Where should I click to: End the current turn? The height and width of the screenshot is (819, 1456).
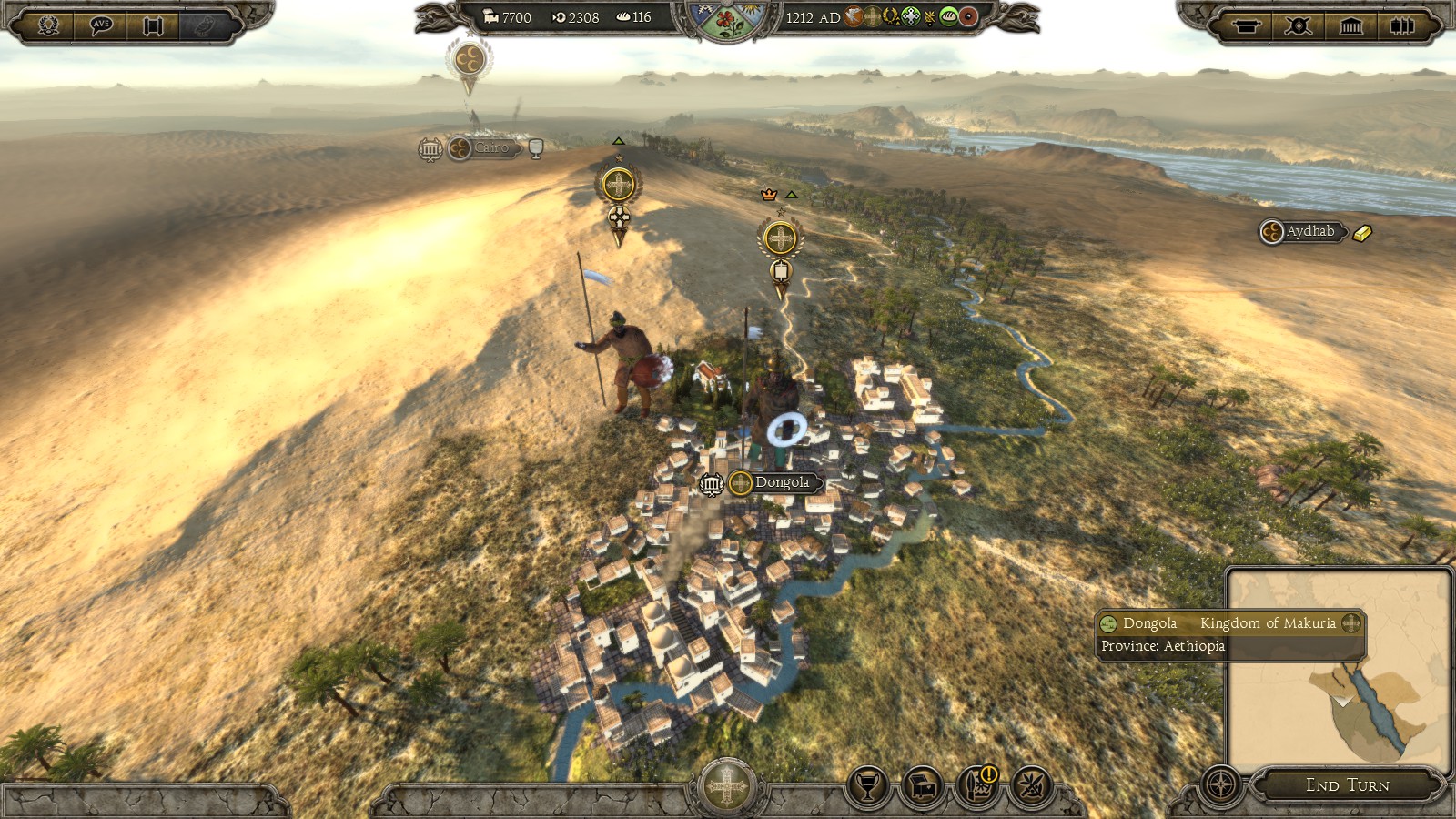point(1347,784)
